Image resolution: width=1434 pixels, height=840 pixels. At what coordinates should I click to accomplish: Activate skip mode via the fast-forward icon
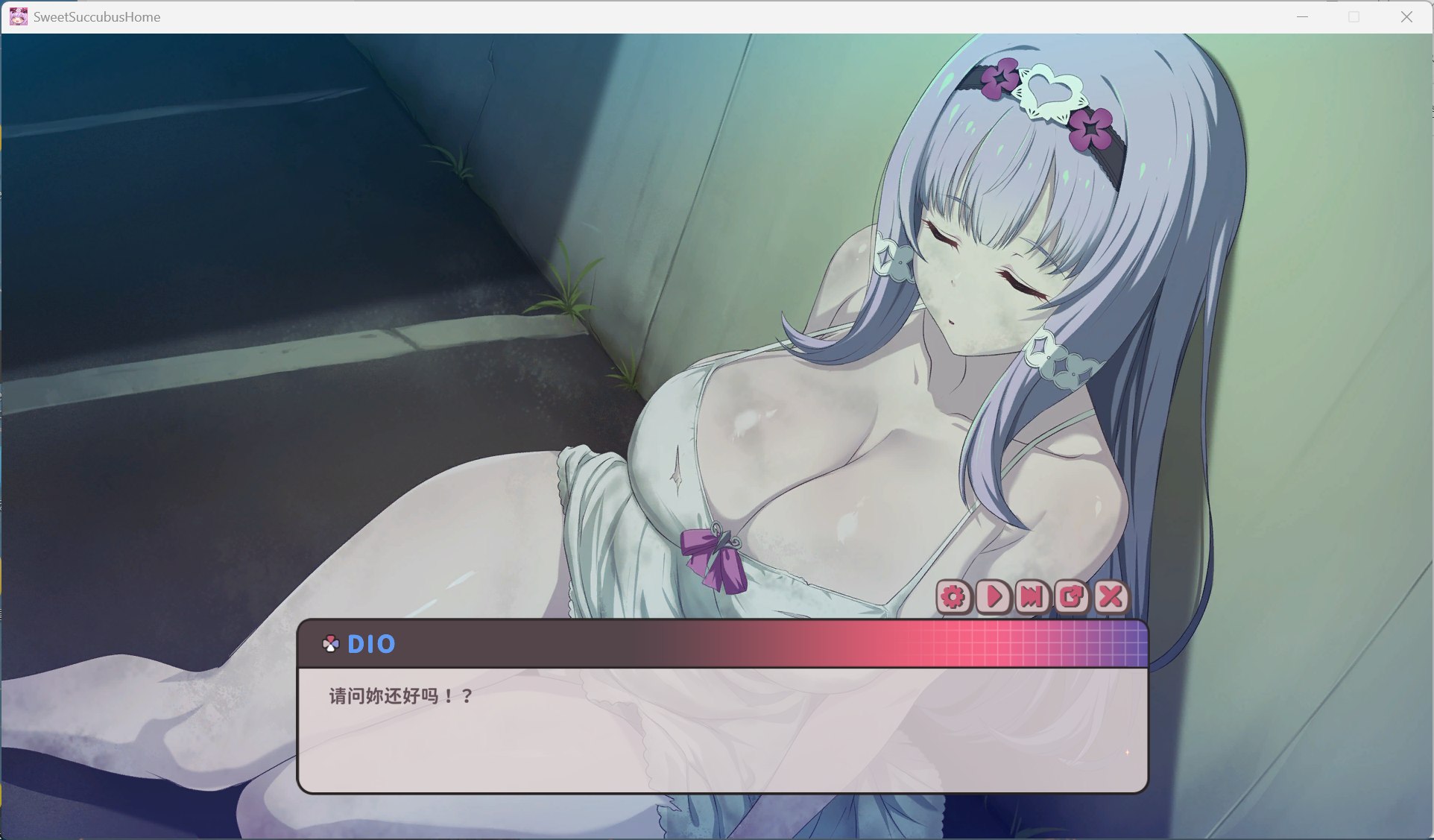(1032, 598)
